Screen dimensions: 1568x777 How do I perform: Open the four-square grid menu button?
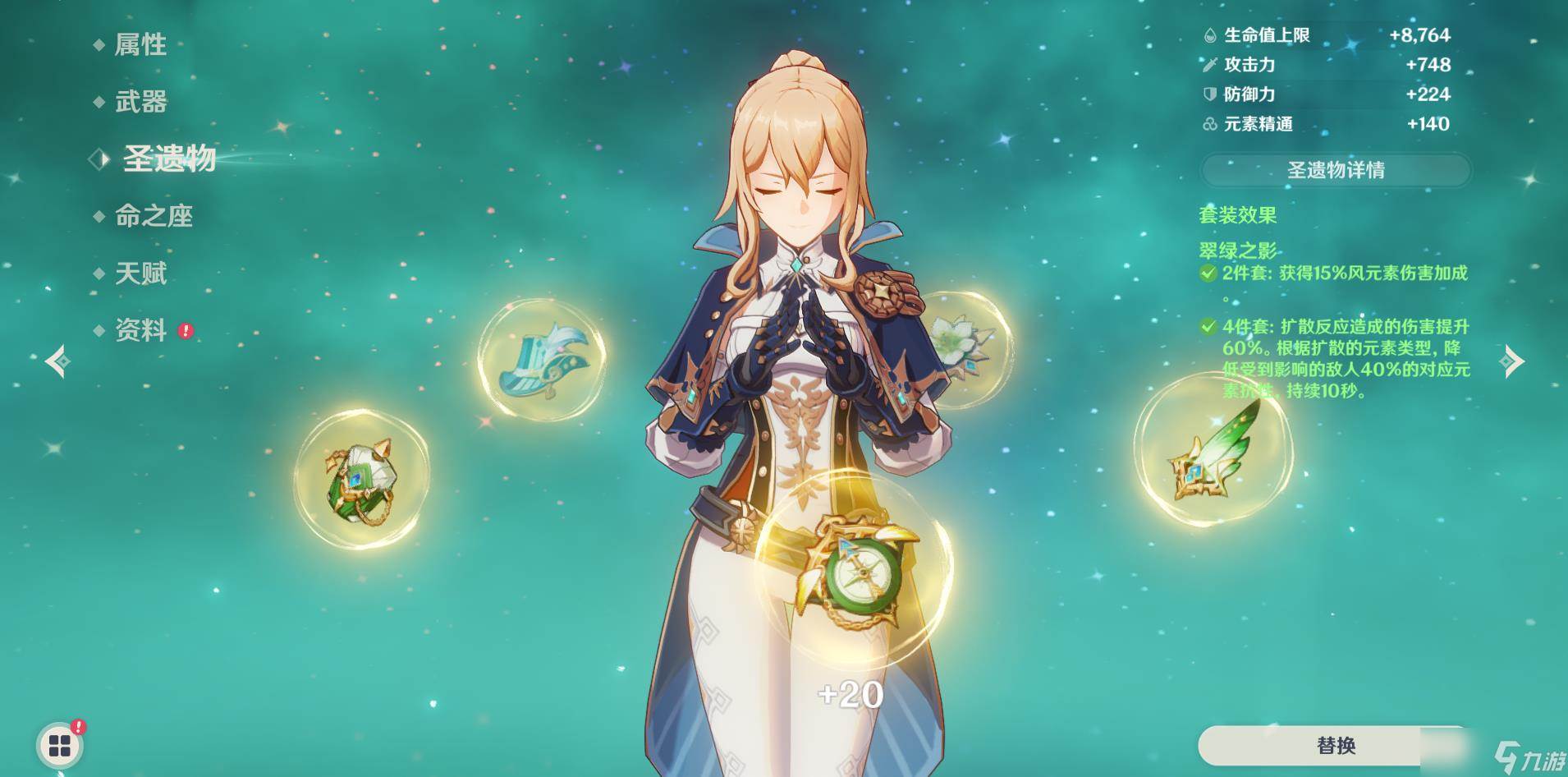[x=60, y=746]
